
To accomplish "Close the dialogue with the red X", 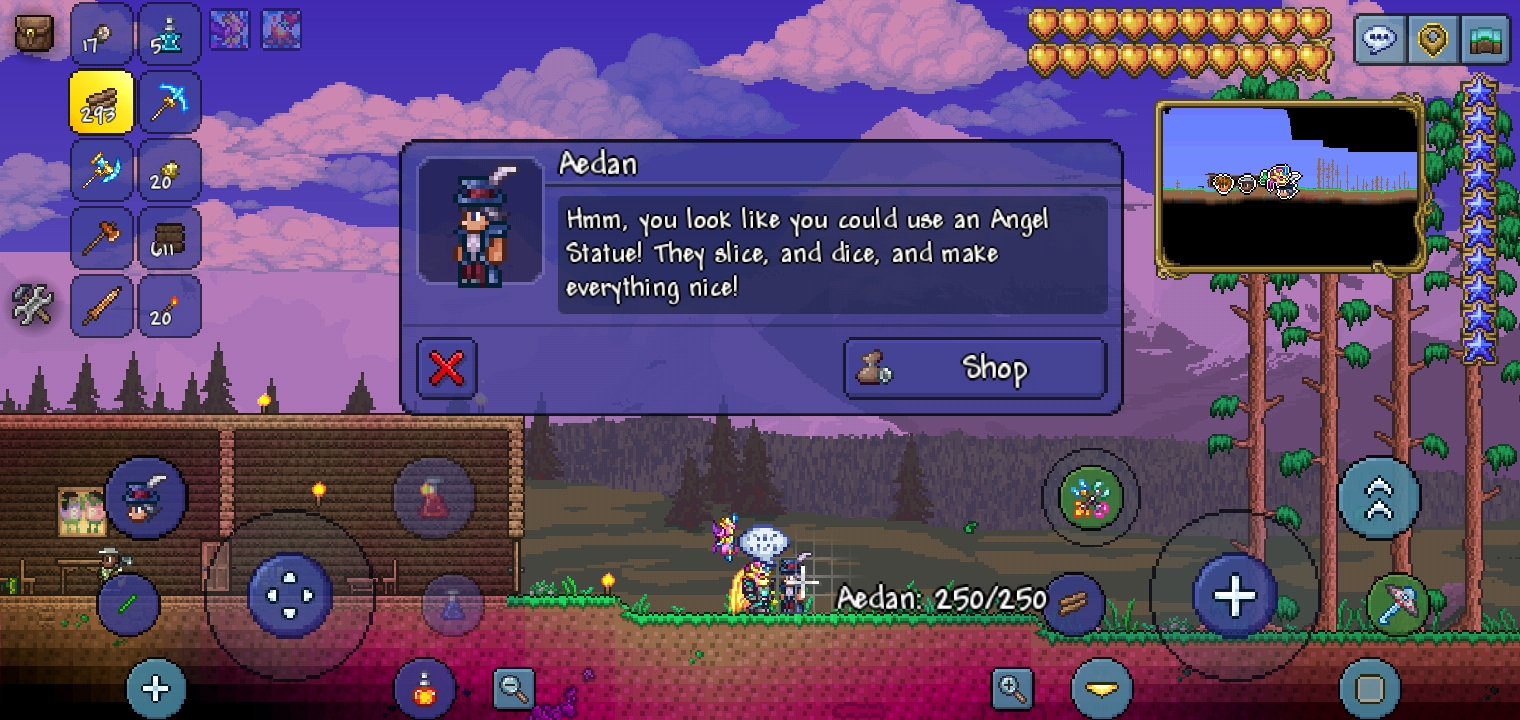I will coord(446,369).
